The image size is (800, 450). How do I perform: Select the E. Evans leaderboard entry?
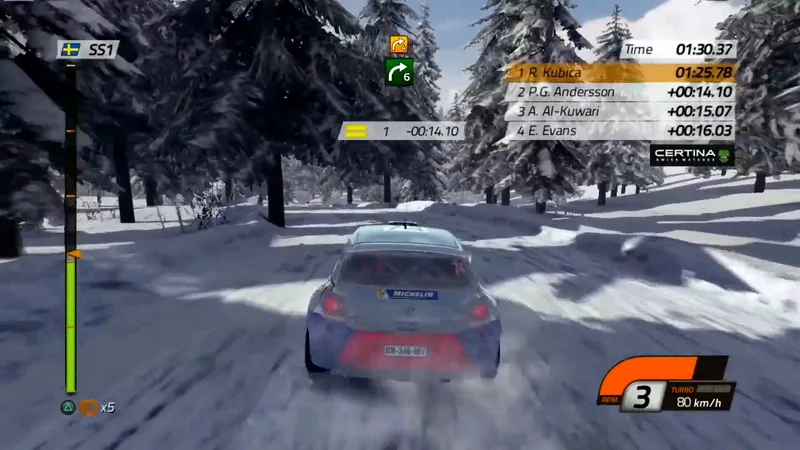pos(620,130)
